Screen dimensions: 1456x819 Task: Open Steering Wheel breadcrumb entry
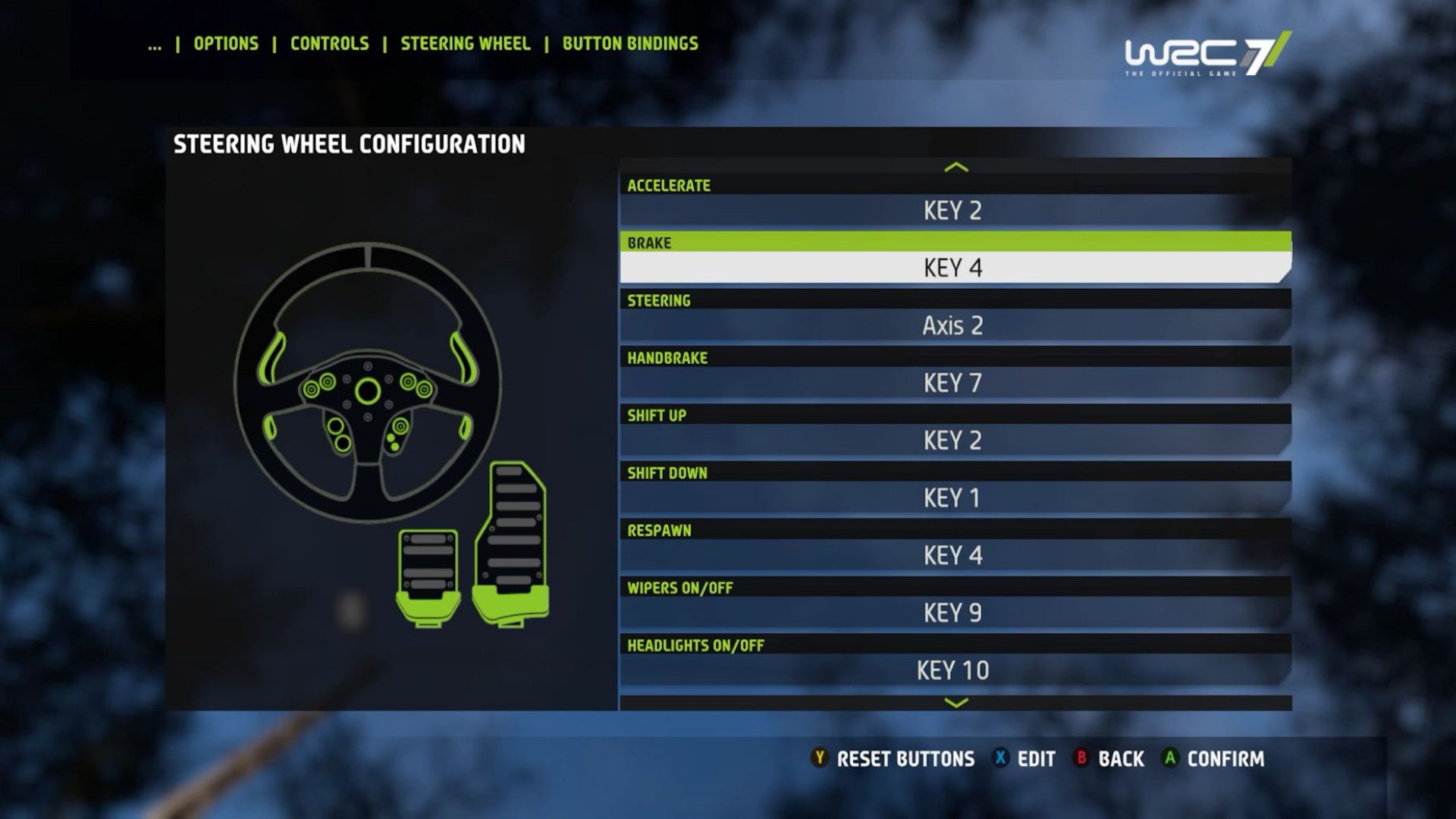[466, 44]
